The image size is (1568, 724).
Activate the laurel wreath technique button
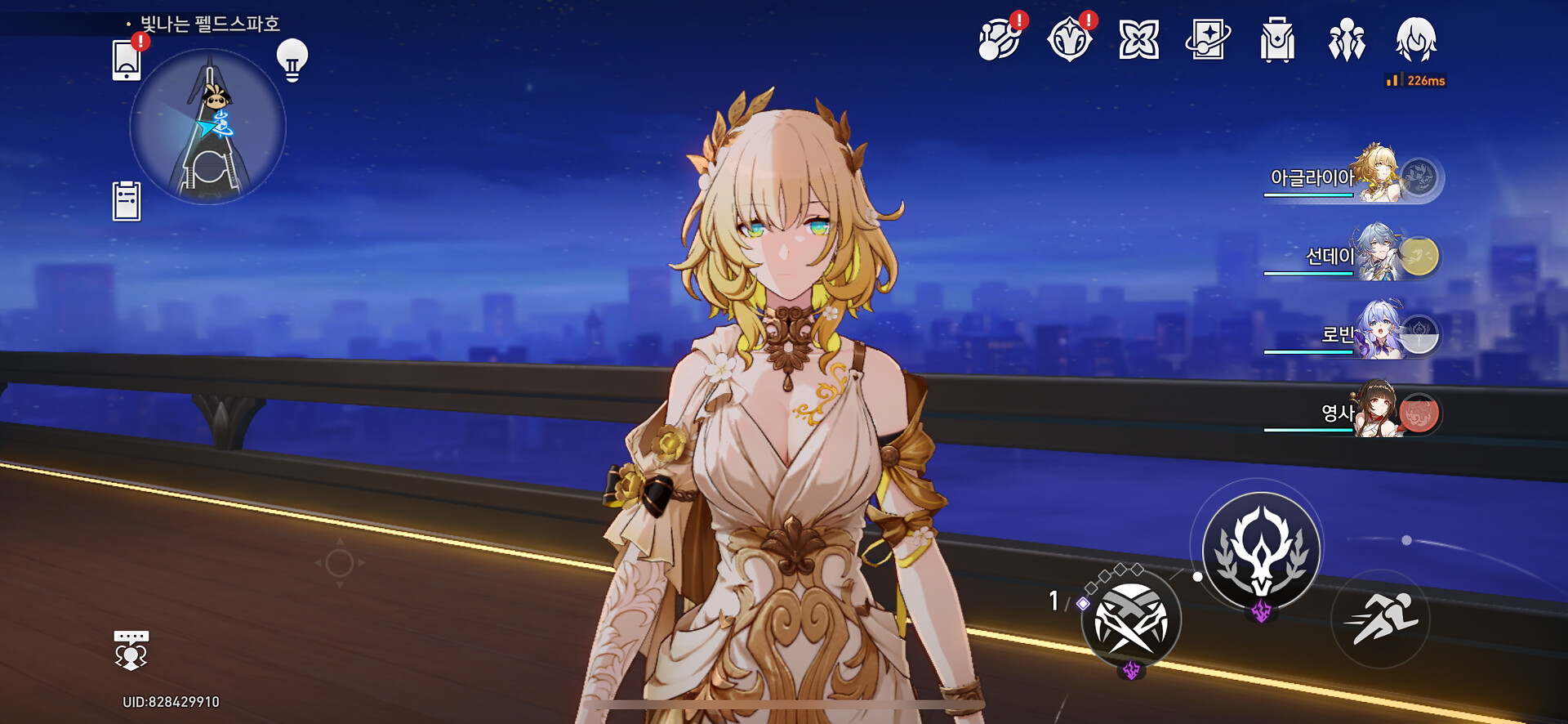pos(1262,550)
